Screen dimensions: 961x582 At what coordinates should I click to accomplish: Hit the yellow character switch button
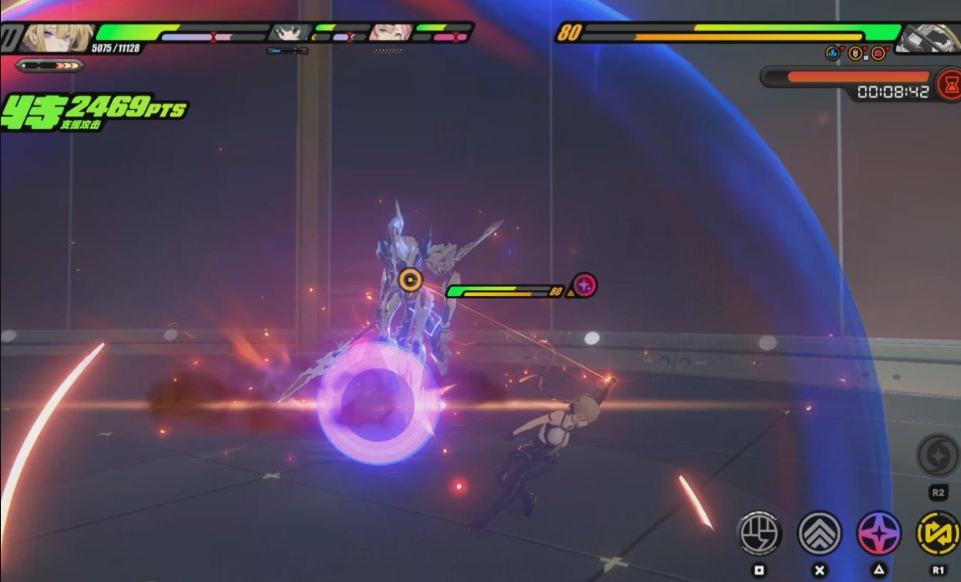coord(938,533)
